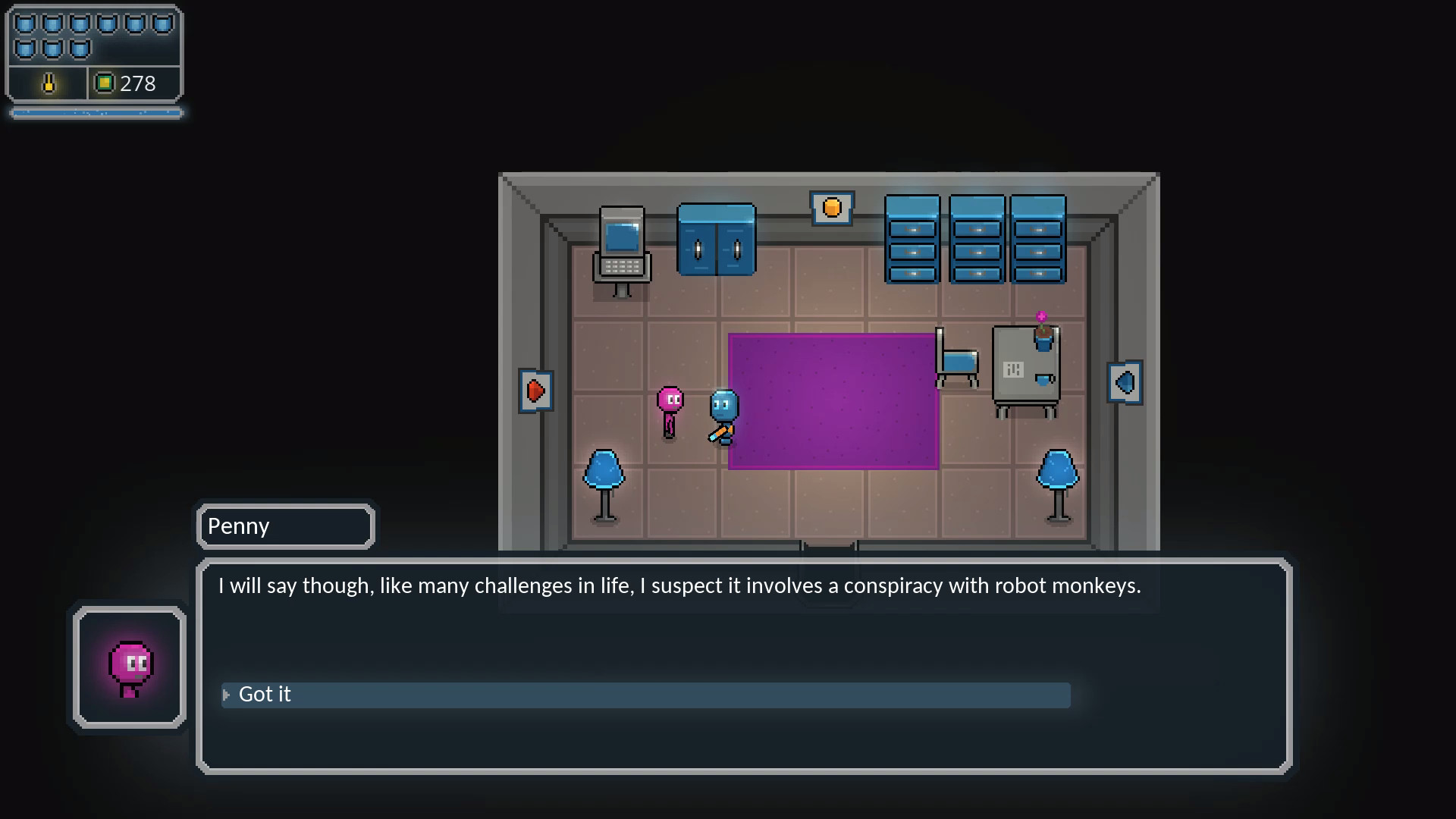This screenshot has width=1456, height=819.
Task: Click the blue progress bar under the HUD panel
Action: click(95, 111)
